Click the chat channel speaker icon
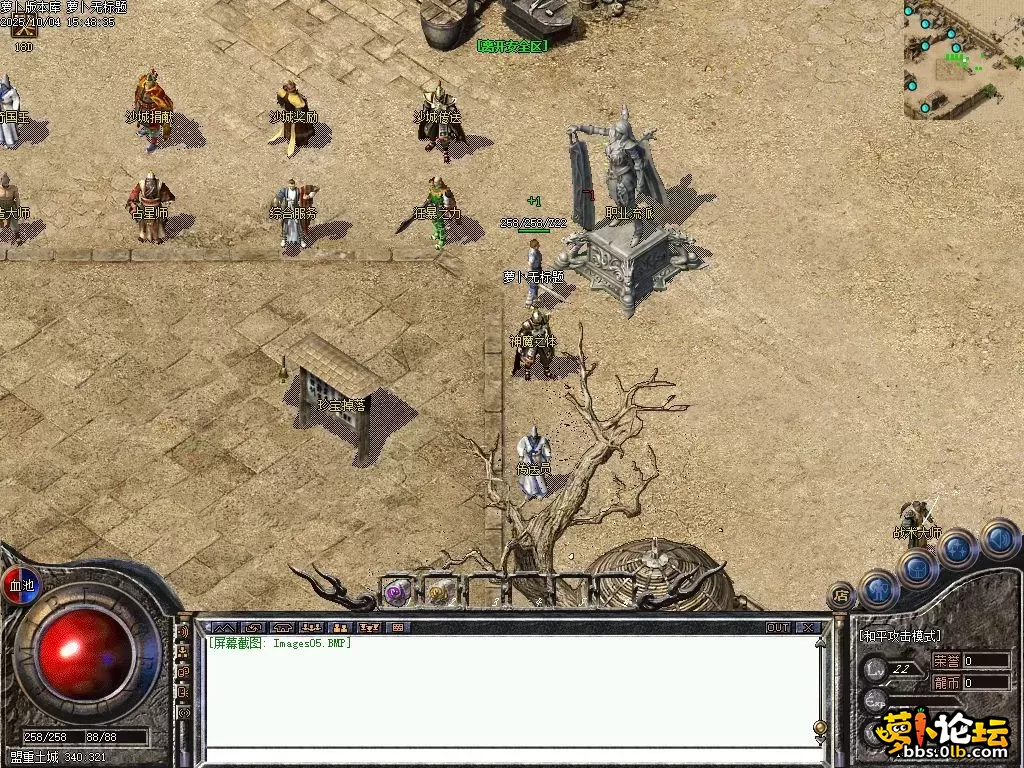The width and height of the screenshot is (1024, 768). pyautogui.click(x=184, y=633)
